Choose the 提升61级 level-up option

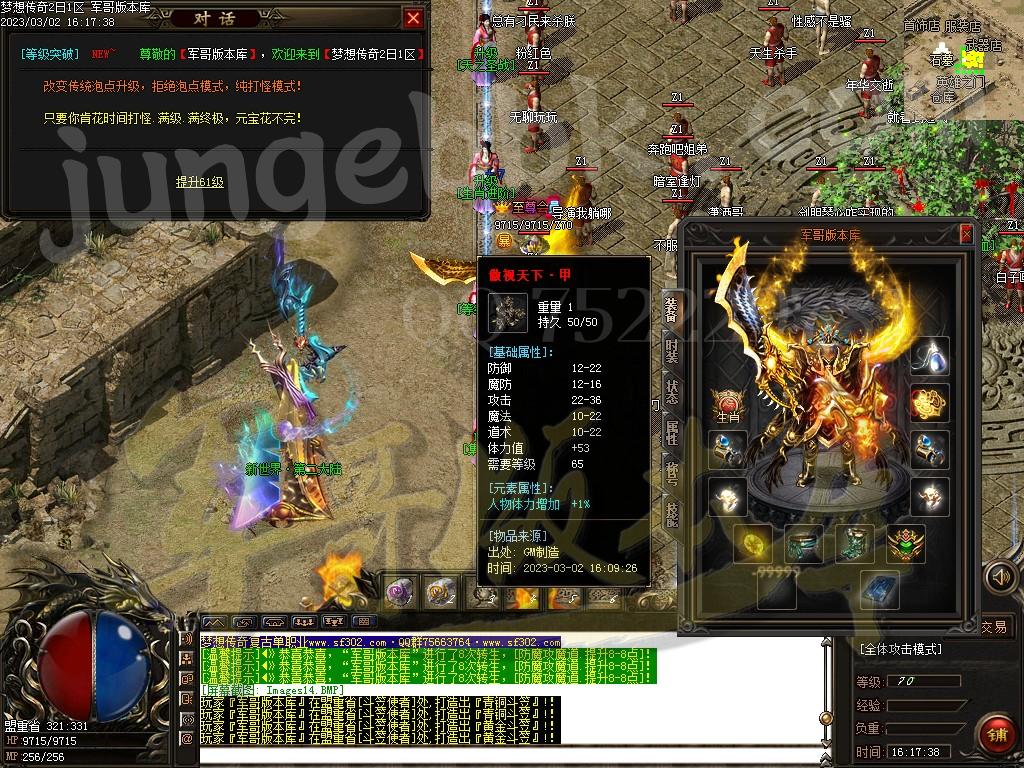coord(200,182)
